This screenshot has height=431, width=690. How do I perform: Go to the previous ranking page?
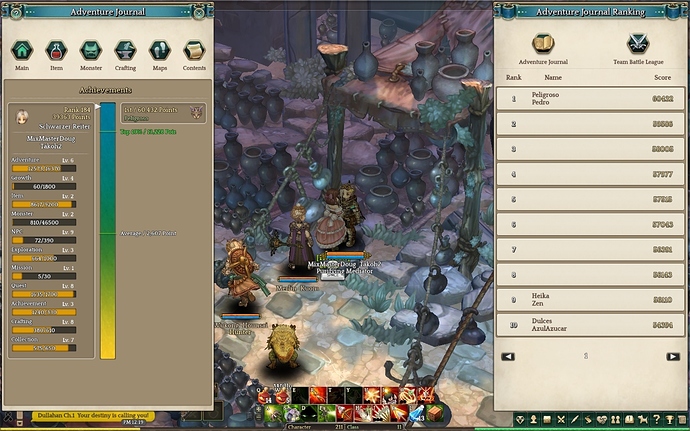tap(508, 356)
